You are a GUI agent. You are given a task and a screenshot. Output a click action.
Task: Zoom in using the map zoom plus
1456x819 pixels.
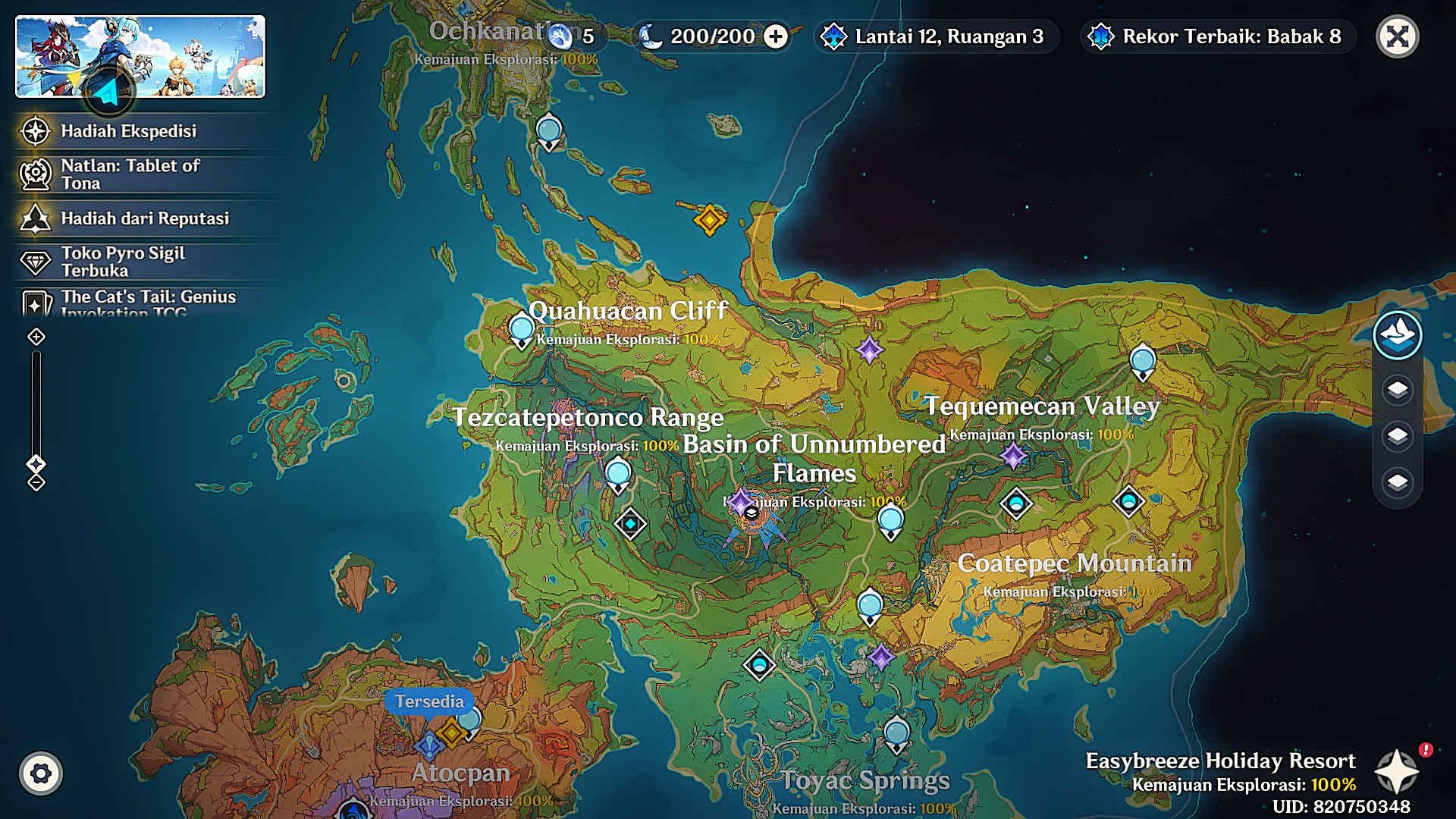pos(36,337)
